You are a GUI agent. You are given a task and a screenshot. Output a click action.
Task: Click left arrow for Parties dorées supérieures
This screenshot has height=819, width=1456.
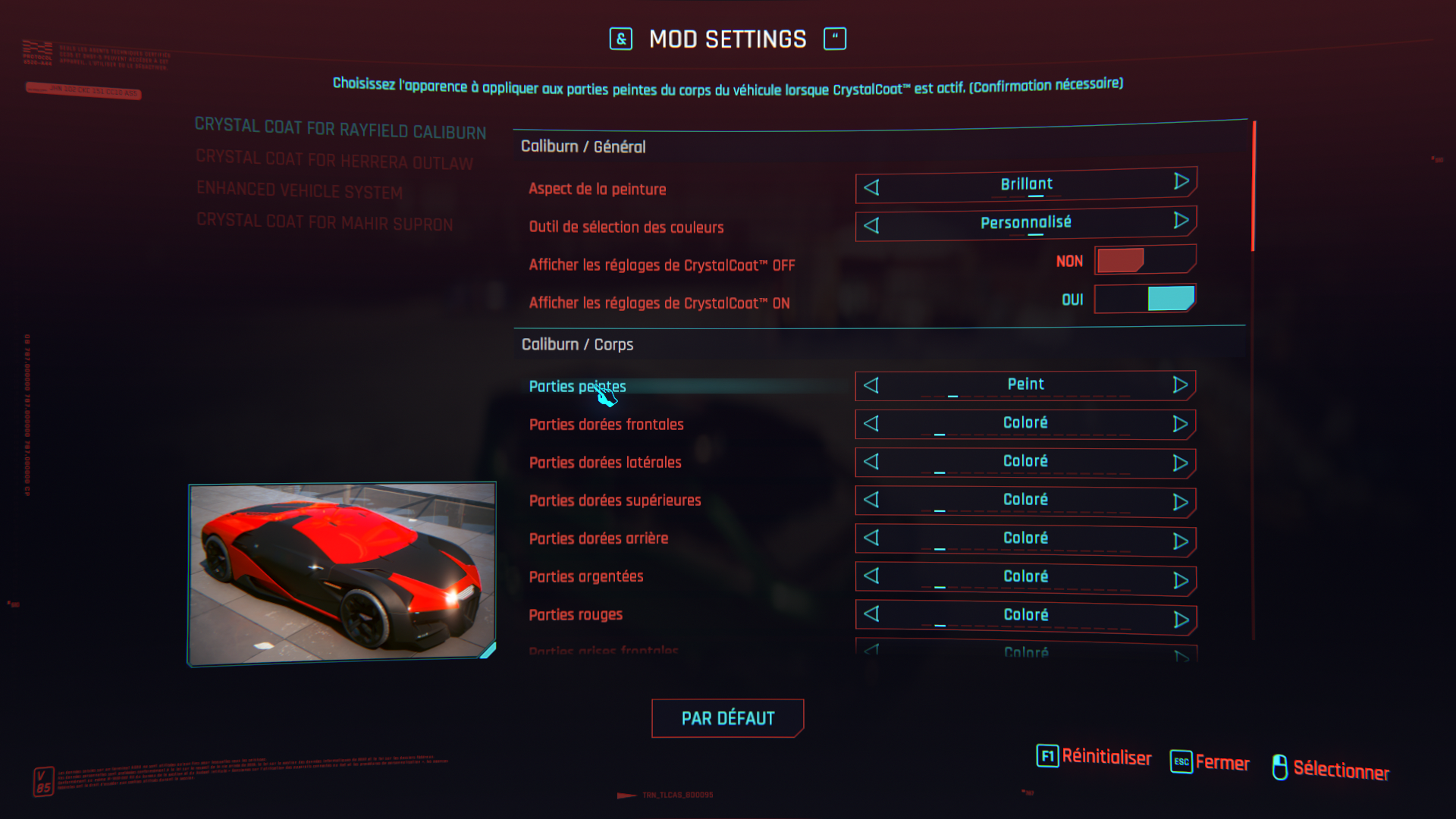pyautogui.click(x=871, y=500)
